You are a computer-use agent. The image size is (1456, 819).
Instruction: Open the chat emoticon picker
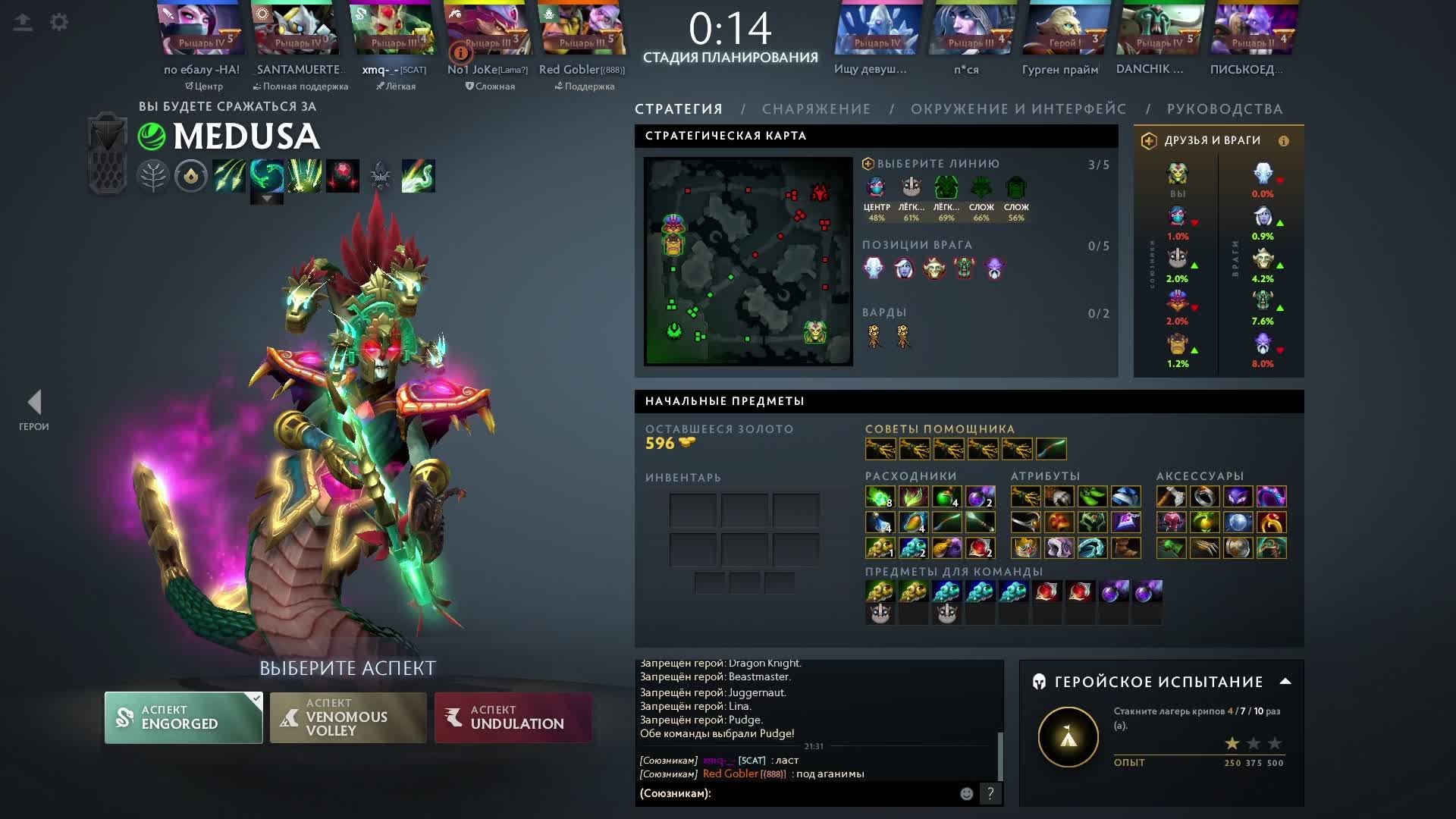click(x=966, y=793)
